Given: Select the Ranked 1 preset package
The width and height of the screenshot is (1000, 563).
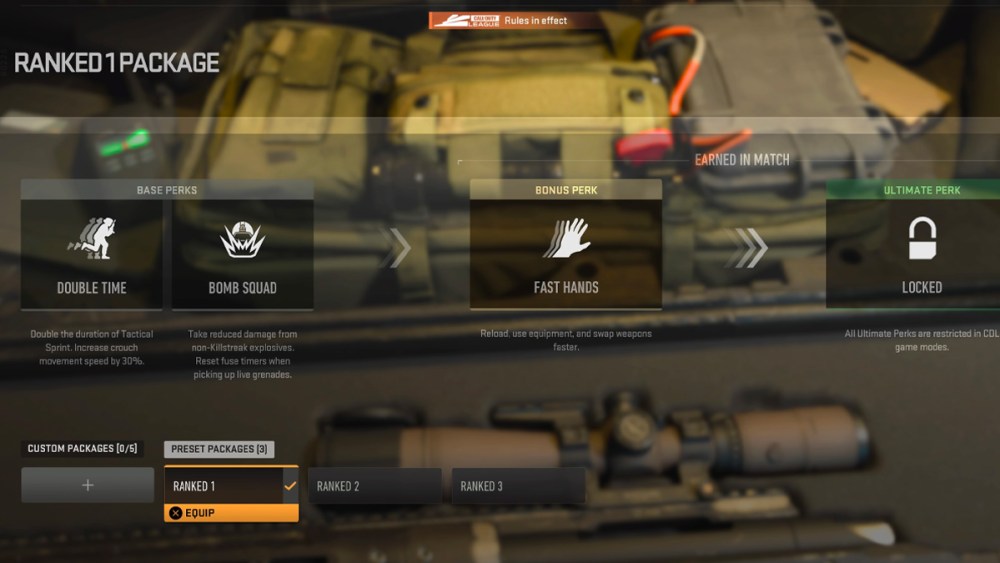Looking at the screenshot, I should click(231, 486).
